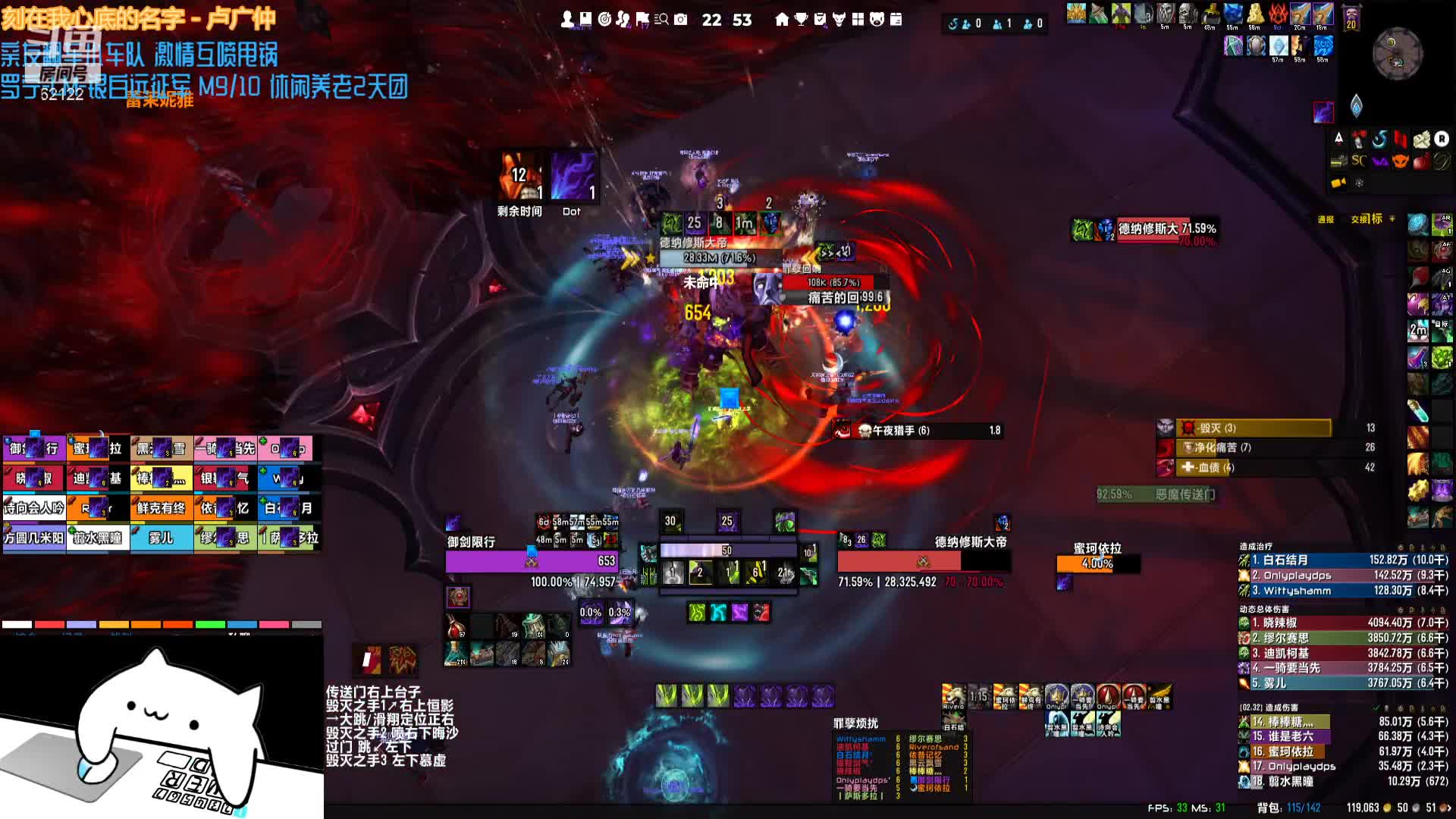
Task: Select the 御剑限行 player frame
Action: tap(532, 561)
